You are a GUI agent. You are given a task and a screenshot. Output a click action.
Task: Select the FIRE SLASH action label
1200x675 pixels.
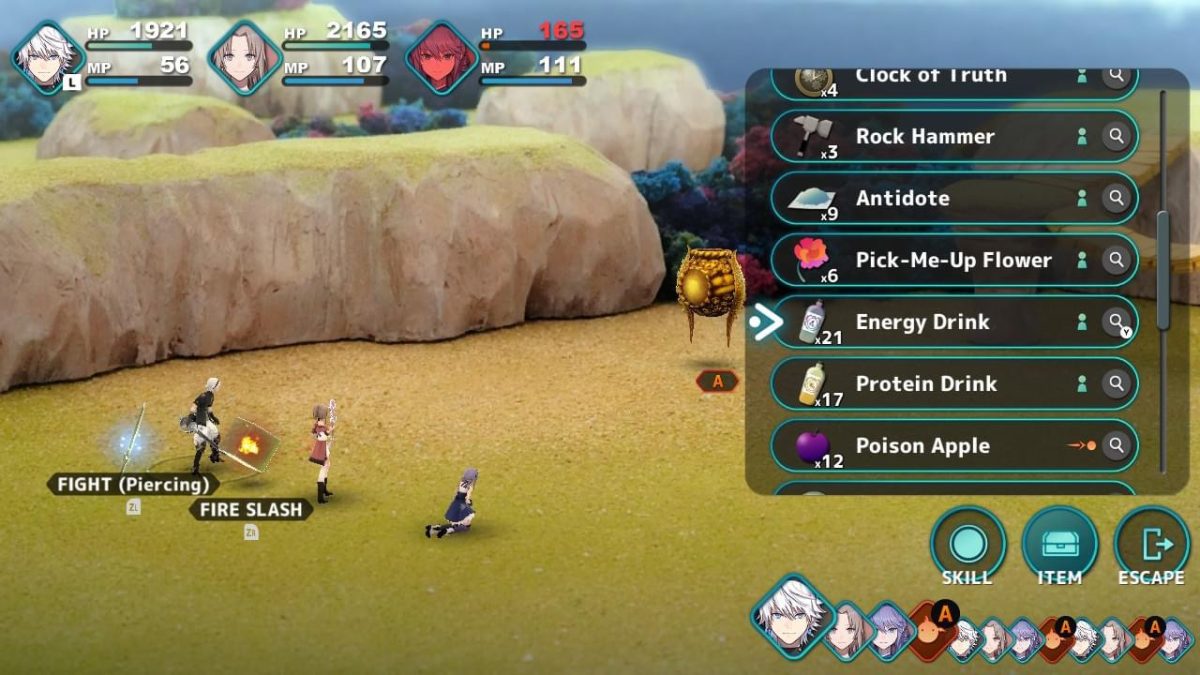(251, 510)
